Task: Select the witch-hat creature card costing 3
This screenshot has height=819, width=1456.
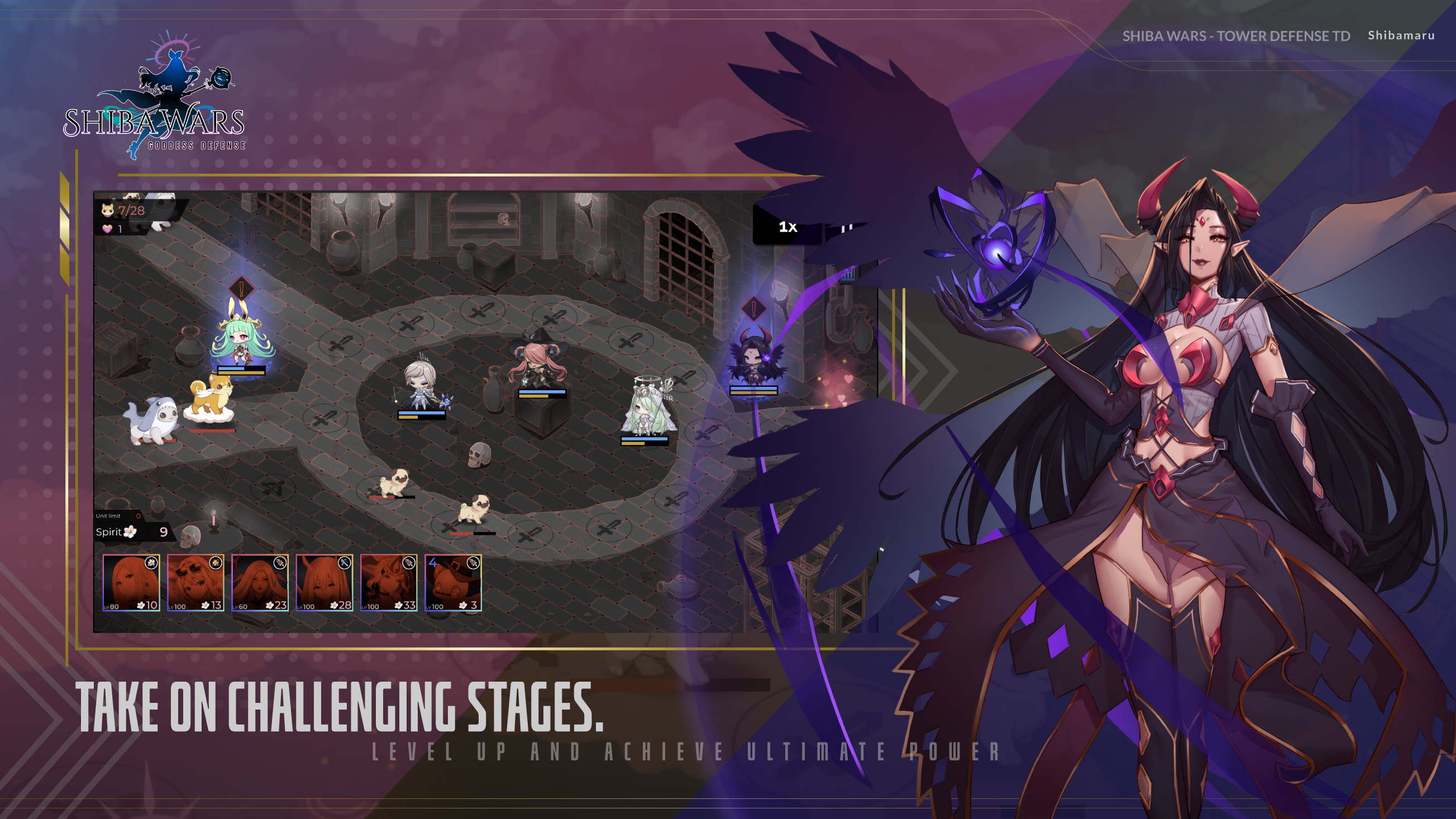Action: pyautogui.click(x=453, y=582)
